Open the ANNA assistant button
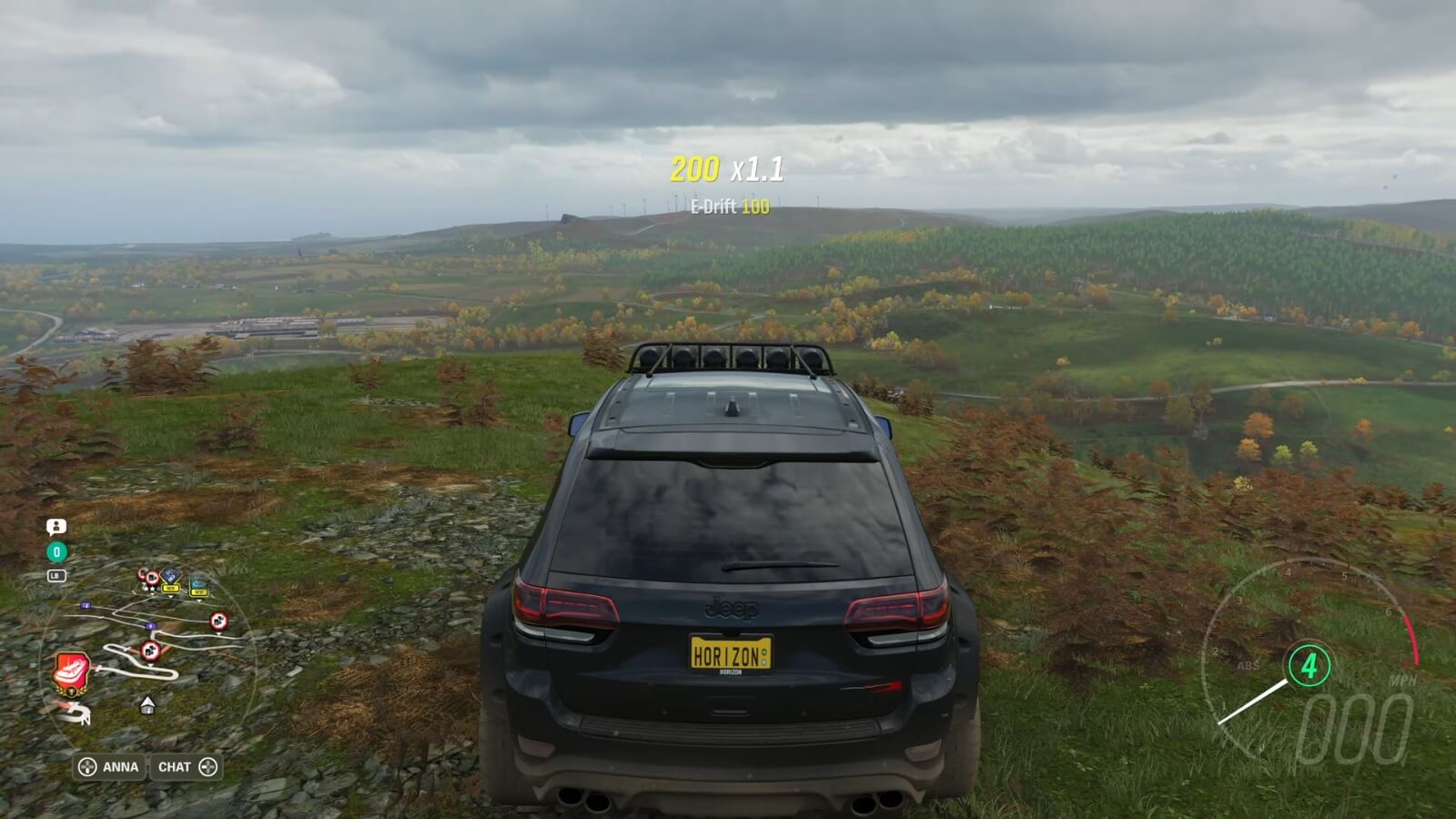 pyautogui.click(x=109, y=767)
